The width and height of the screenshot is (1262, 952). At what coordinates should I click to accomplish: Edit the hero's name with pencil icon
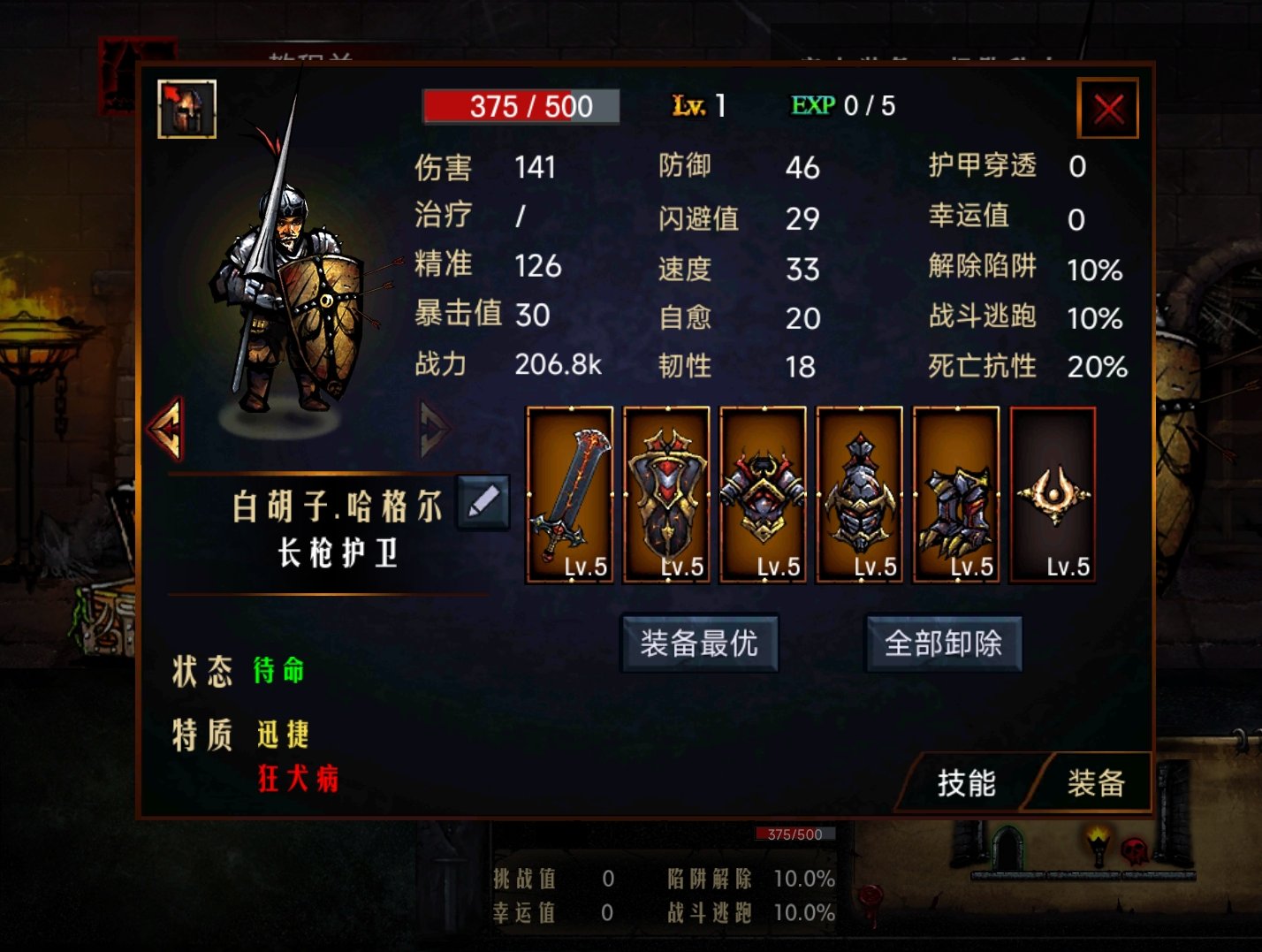click(x=483, y=502)
